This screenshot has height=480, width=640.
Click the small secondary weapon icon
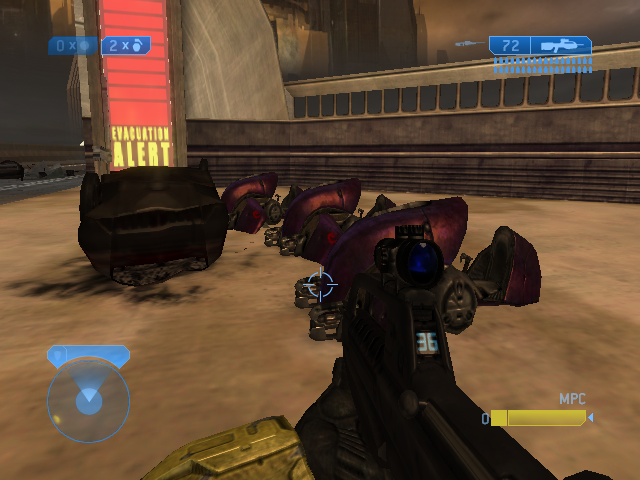[465, 44]
